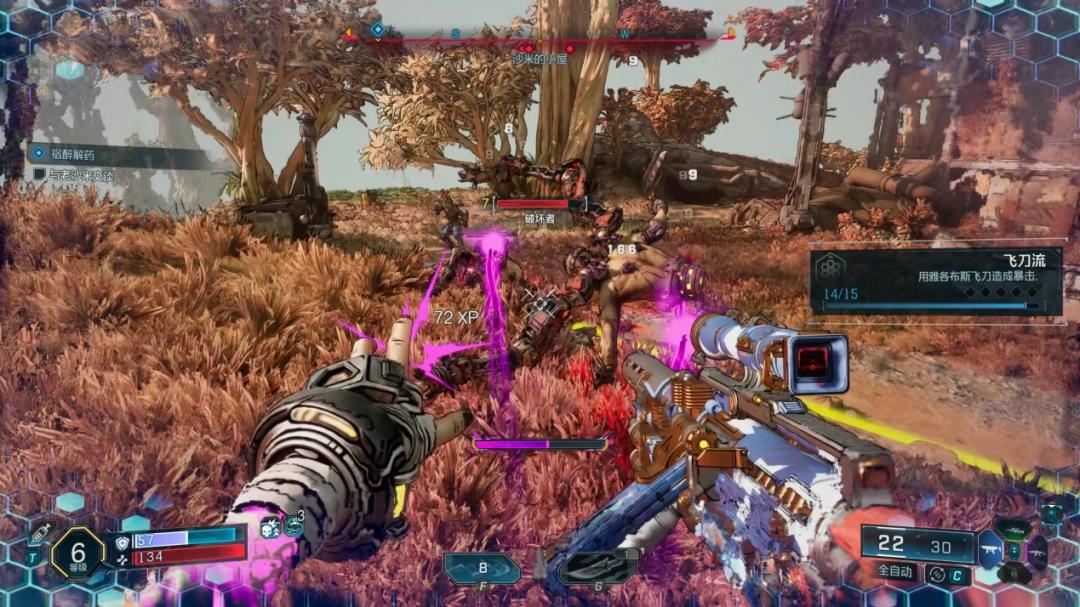Toggle the 全自动 fire mode
The height and width of the screenshot is (607, 1080).
[x=897, y=573]
